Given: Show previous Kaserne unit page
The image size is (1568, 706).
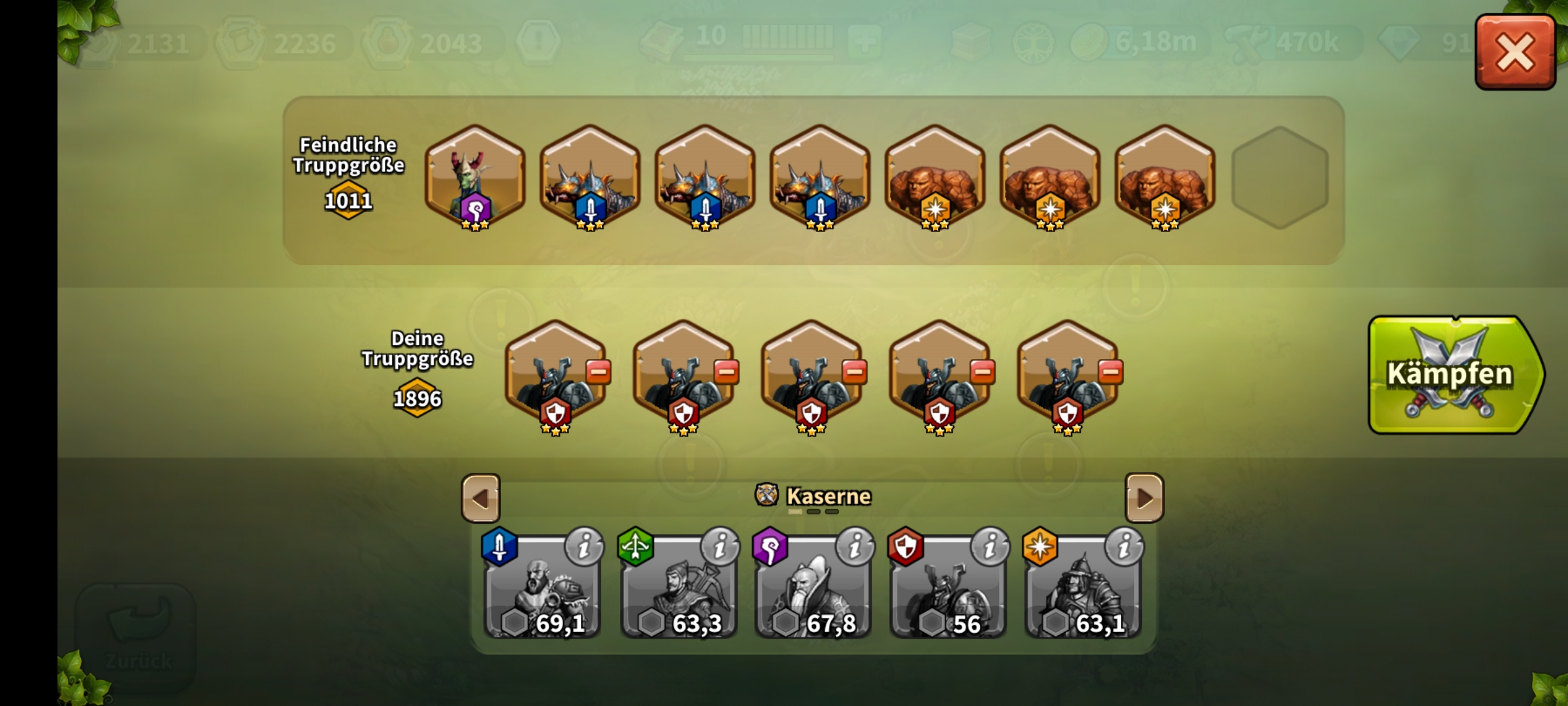Looking at the screenshot, I should pyautogui.click(x=481, y=498).
